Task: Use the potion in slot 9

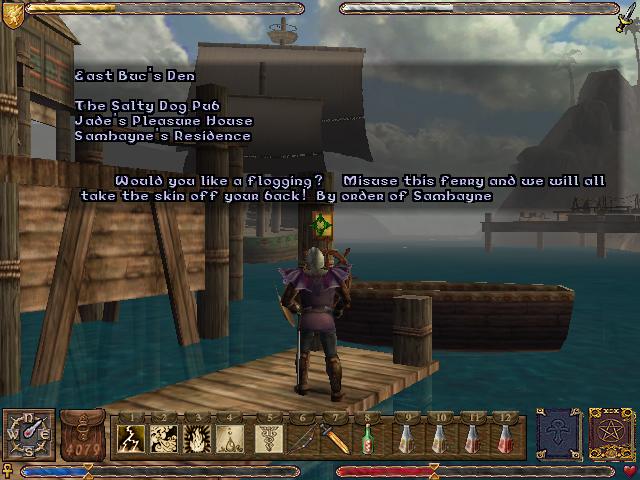Action: click(405, 438)
